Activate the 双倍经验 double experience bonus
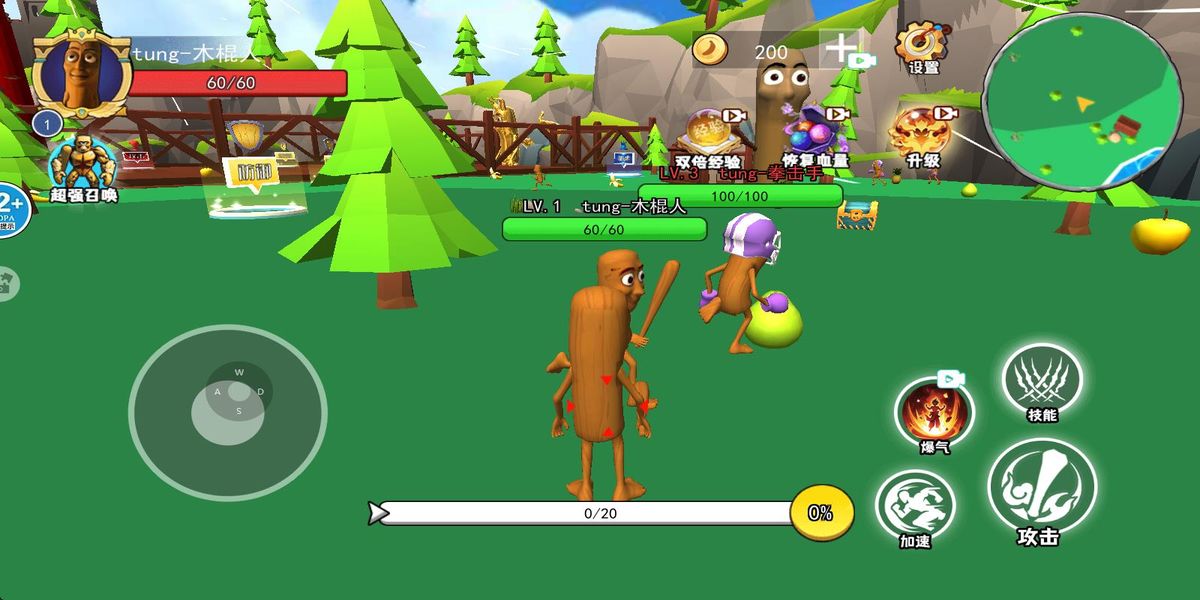 (x=709, y=135)
